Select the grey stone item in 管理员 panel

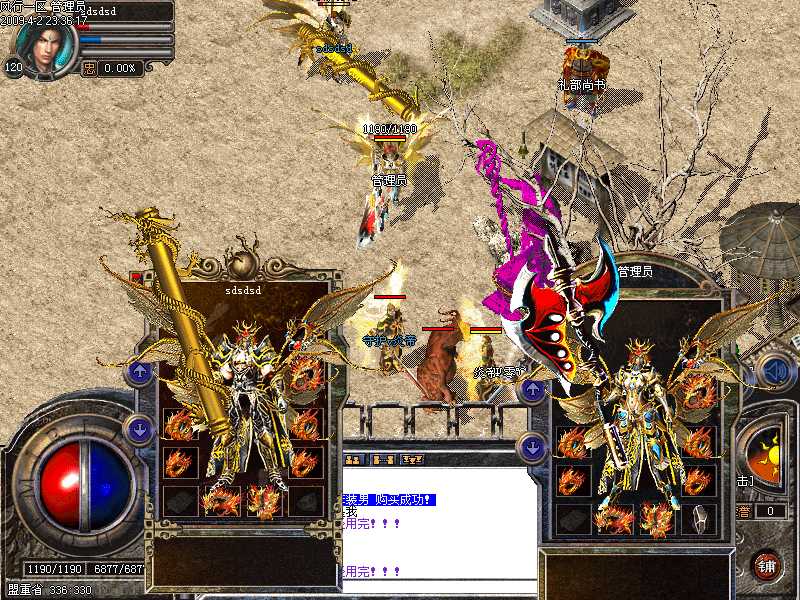coord(700,516)
